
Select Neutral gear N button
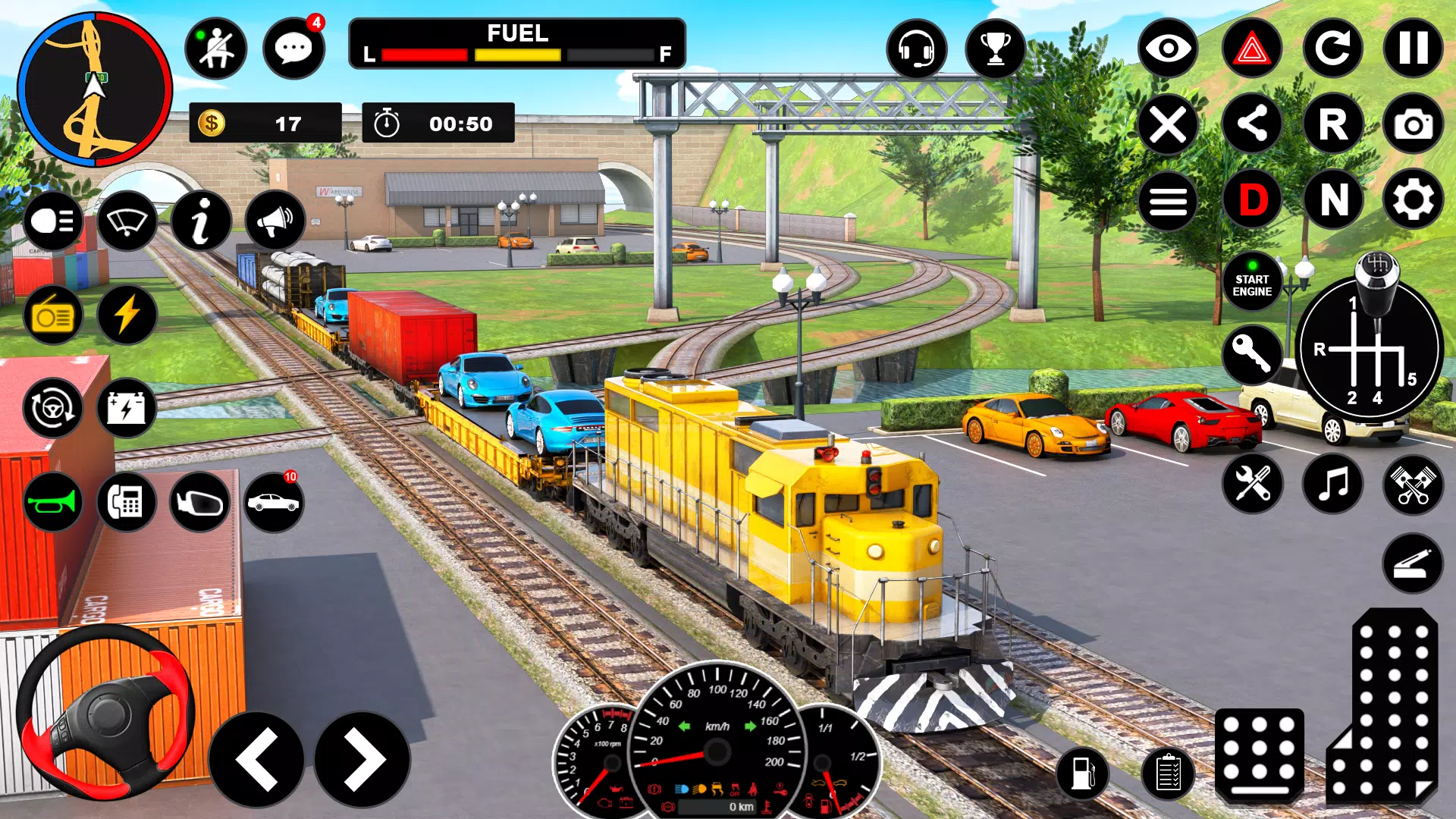1334,200
